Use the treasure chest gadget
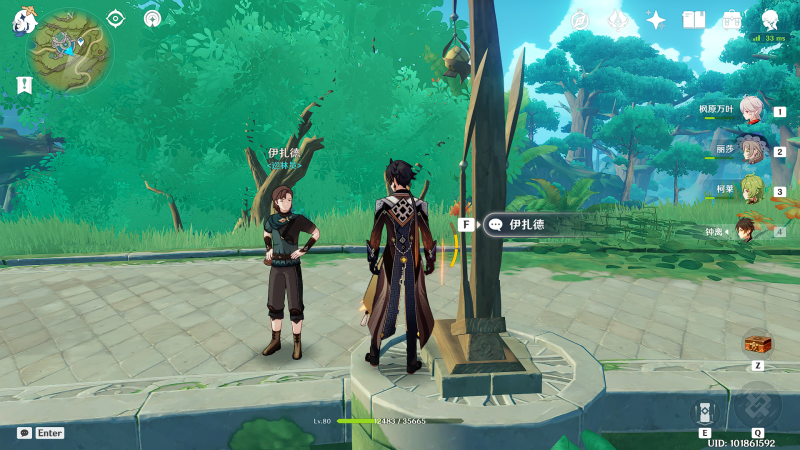The width and height of the screenshot is (800, 450). click(x=757, y=344)
